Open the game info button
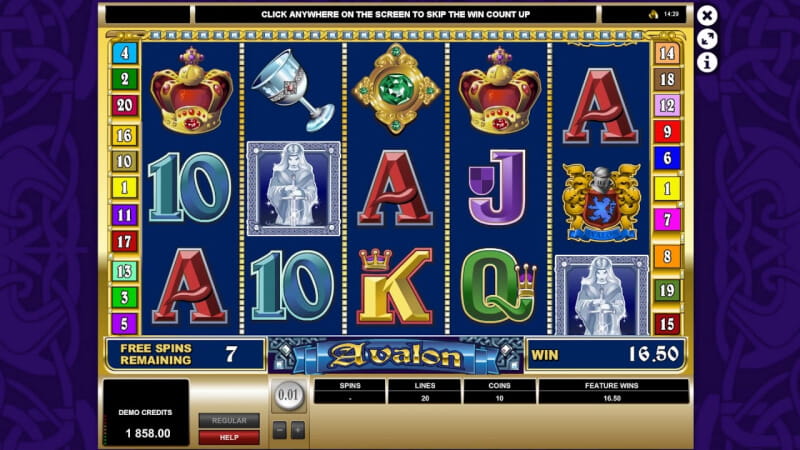800x450 pixels. coord(707,62)
